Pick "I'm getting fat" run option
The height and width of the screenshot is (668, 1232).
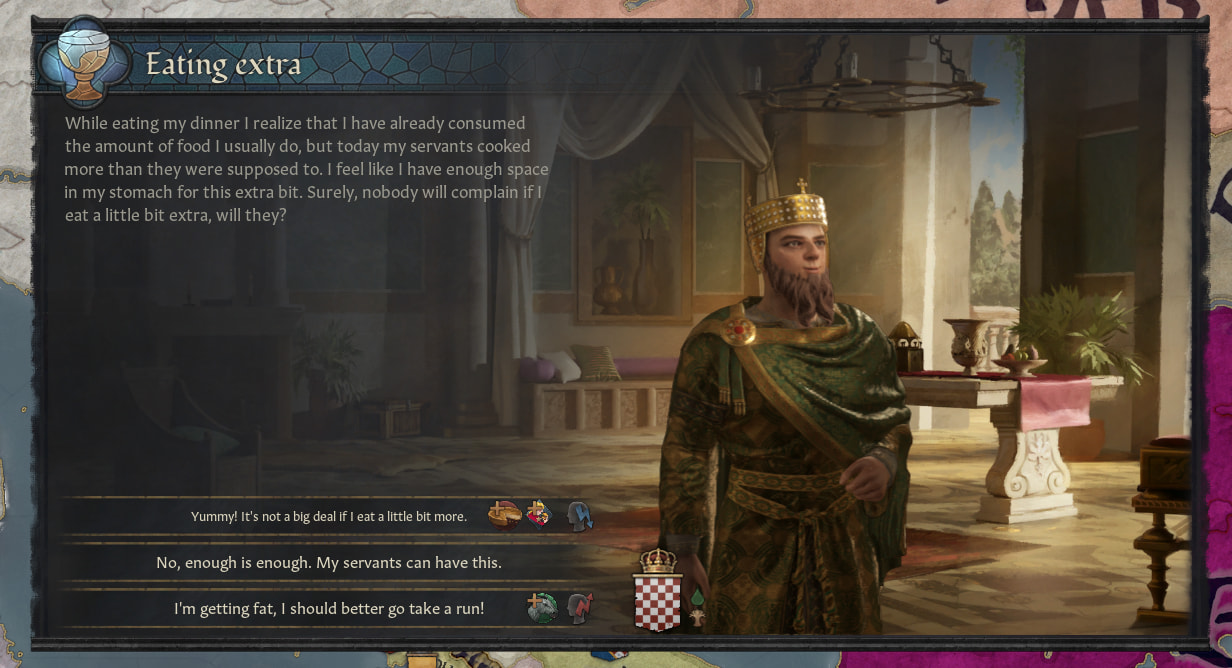pos(328,608)
